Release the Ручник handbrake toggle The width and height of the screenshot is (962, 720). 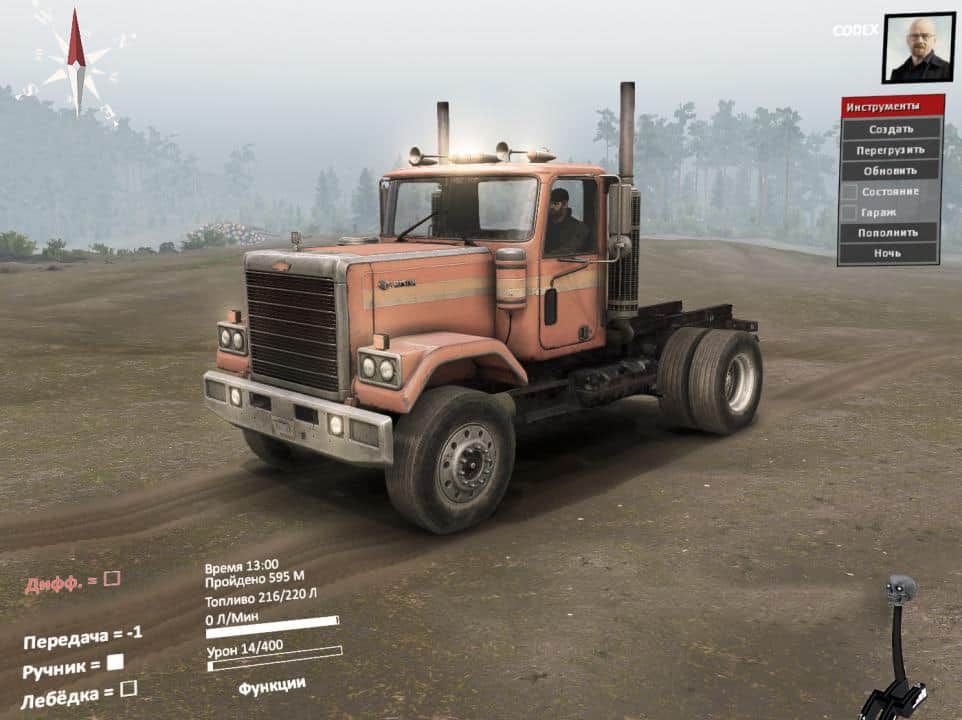coord(115,661)
